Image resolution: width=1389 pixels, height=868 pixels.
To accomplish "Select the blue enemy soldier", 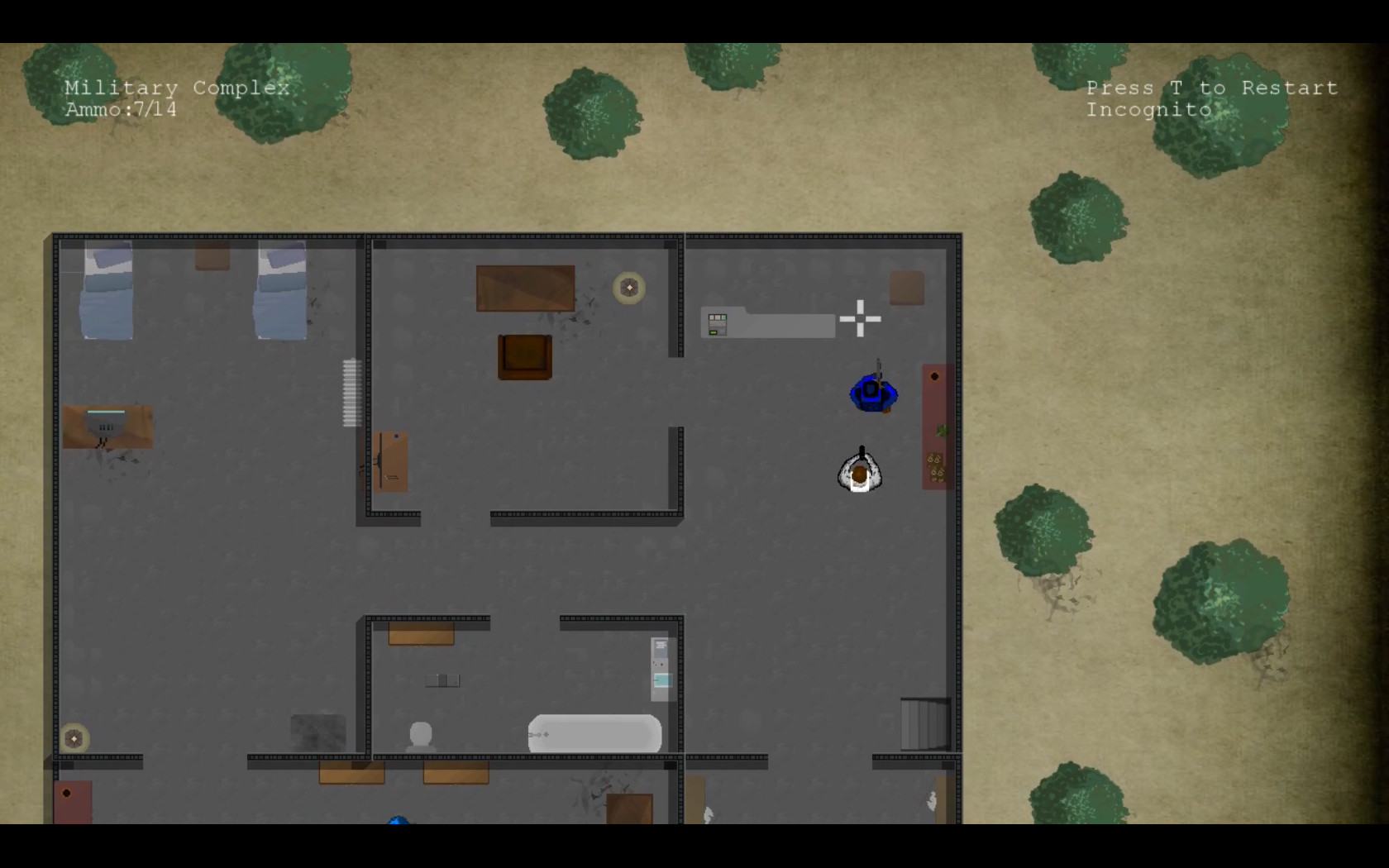I will tap(871, 393).
